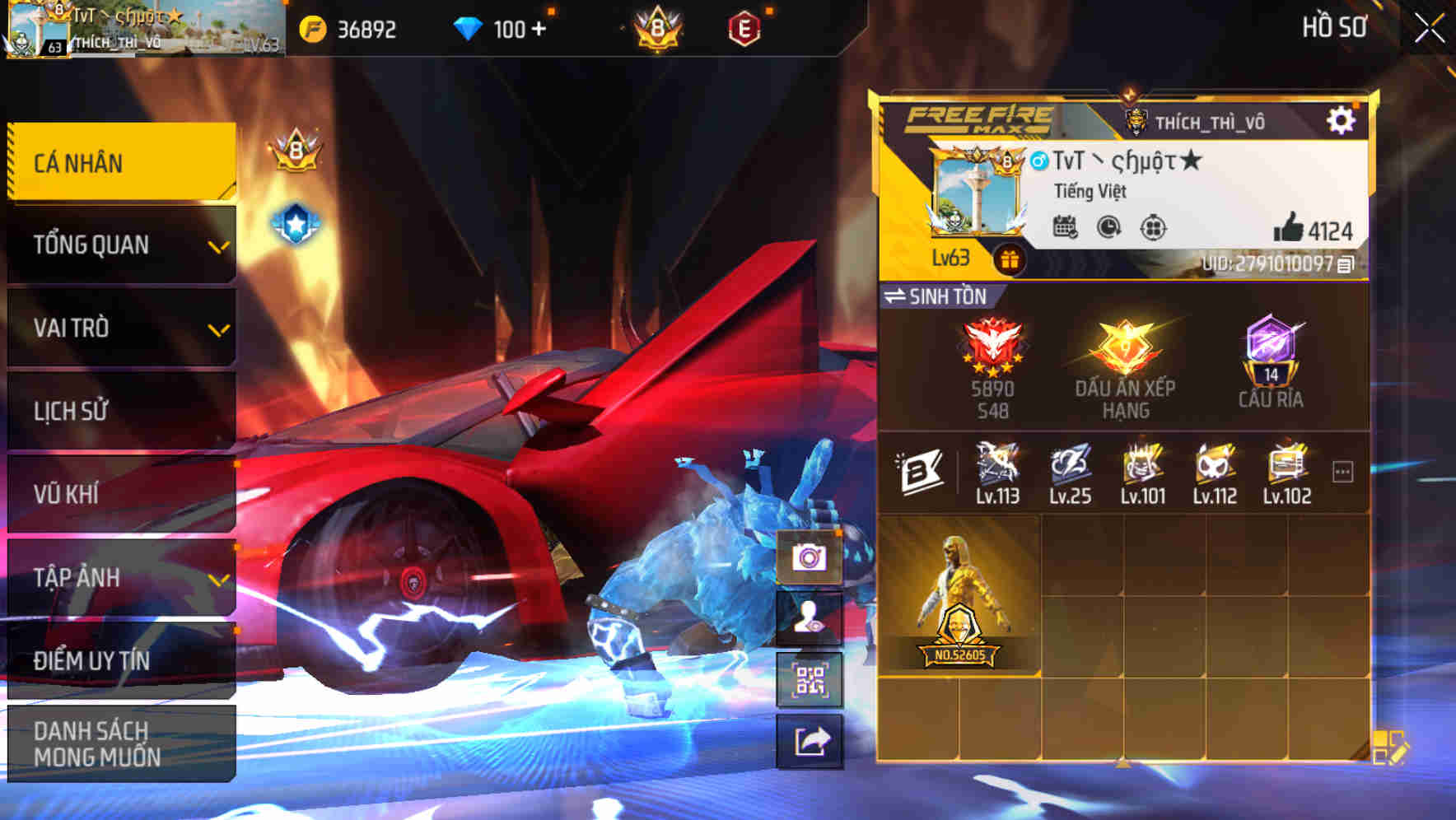1456x820 pixels.
Task: Select the golden NO.52605 character thumbnail
Action: point(961,601)
